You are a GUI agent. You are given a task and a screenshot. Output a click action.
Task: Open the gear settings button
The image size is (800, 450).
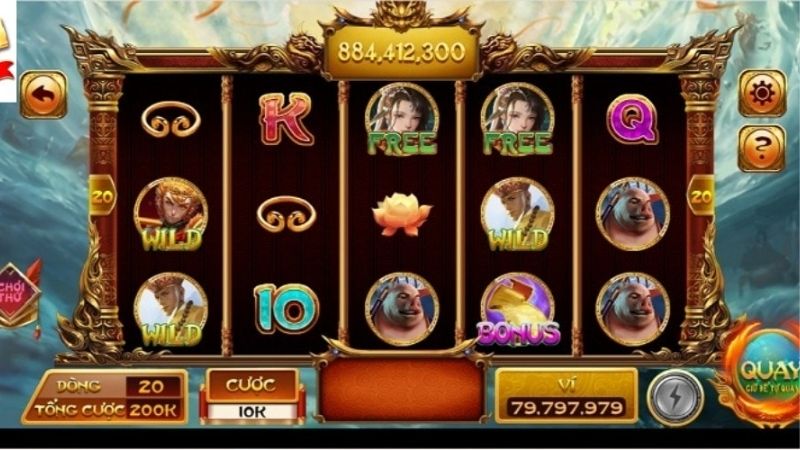[761, 94]
